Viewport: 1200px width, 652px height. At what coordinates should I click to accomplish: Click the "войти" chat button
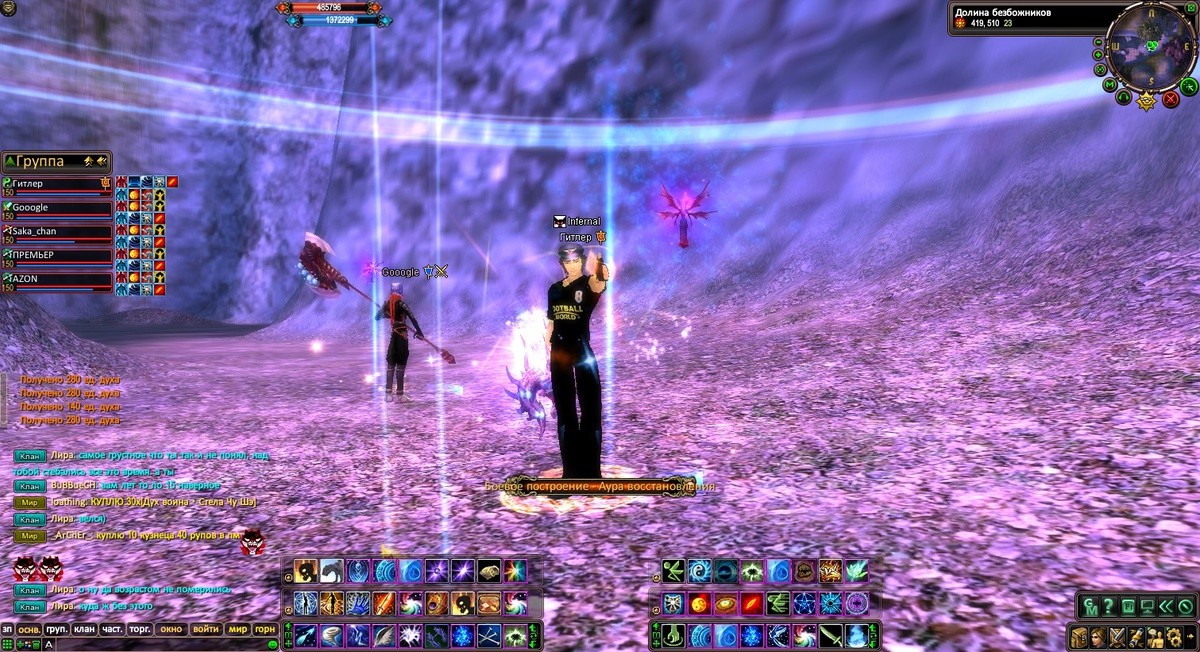[x=206, y=629]
